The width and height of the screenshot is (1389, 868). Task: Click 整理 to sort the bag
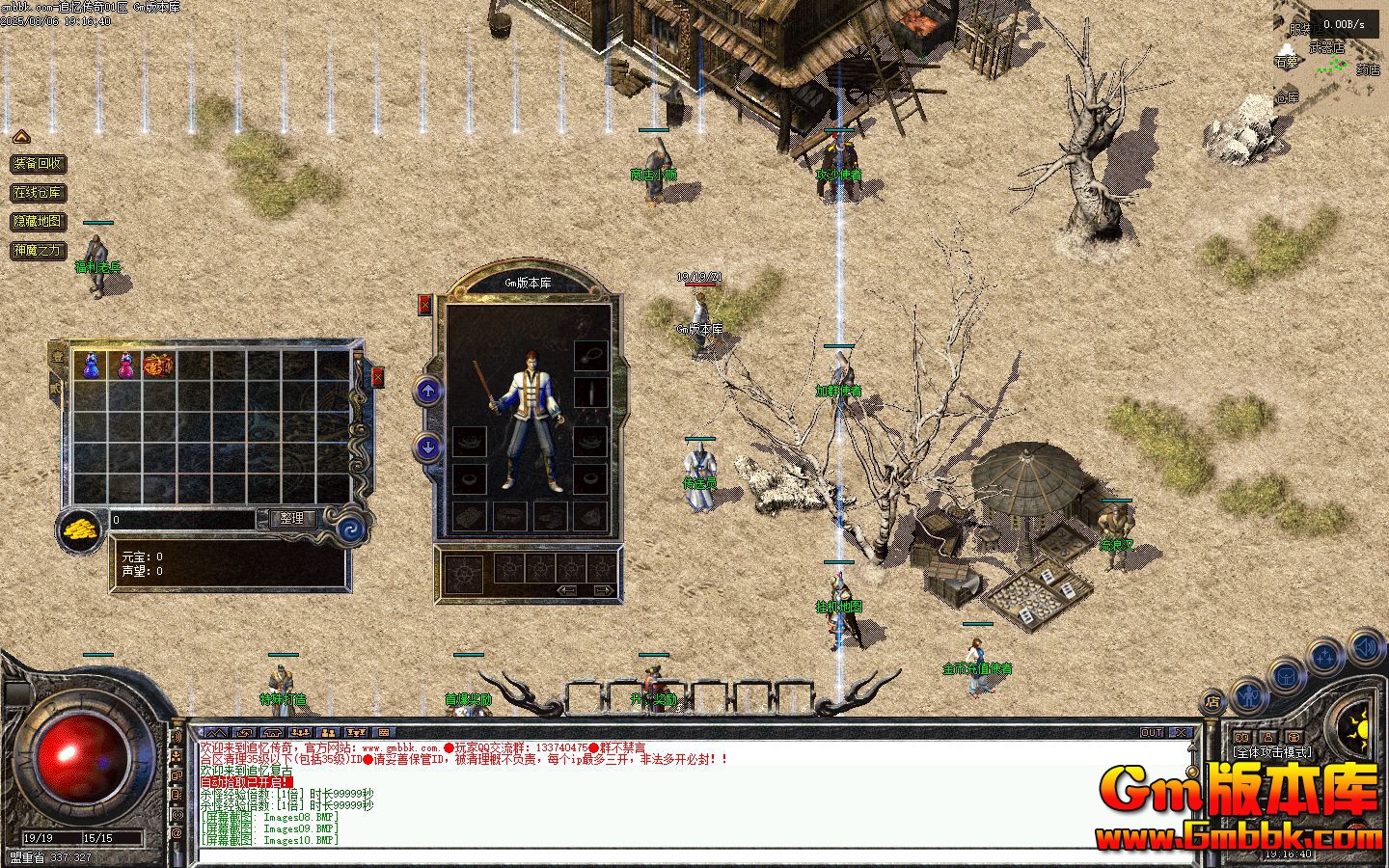292,519
